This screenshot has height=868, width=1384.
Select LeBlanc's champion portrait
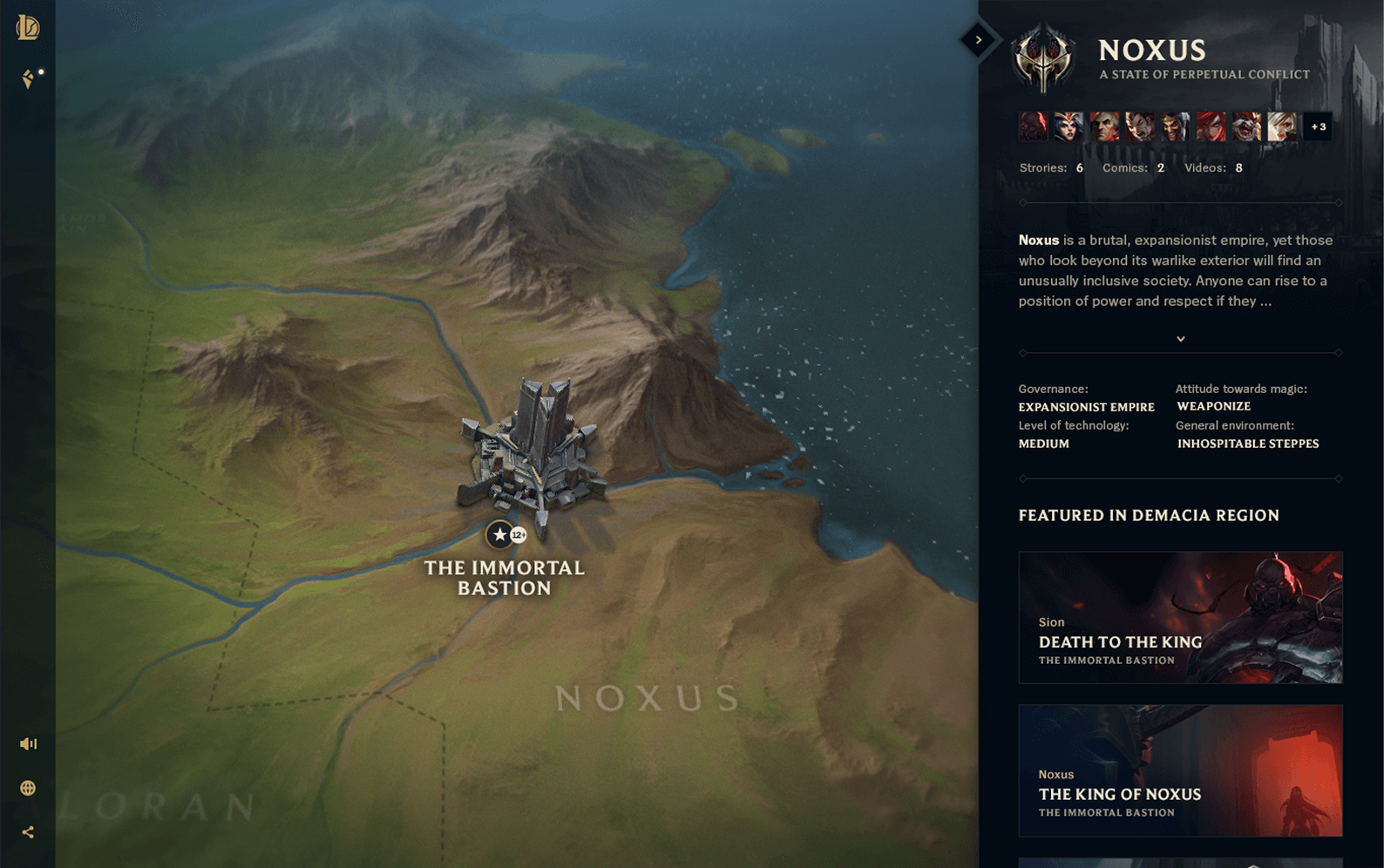[x=1069, y=127]
